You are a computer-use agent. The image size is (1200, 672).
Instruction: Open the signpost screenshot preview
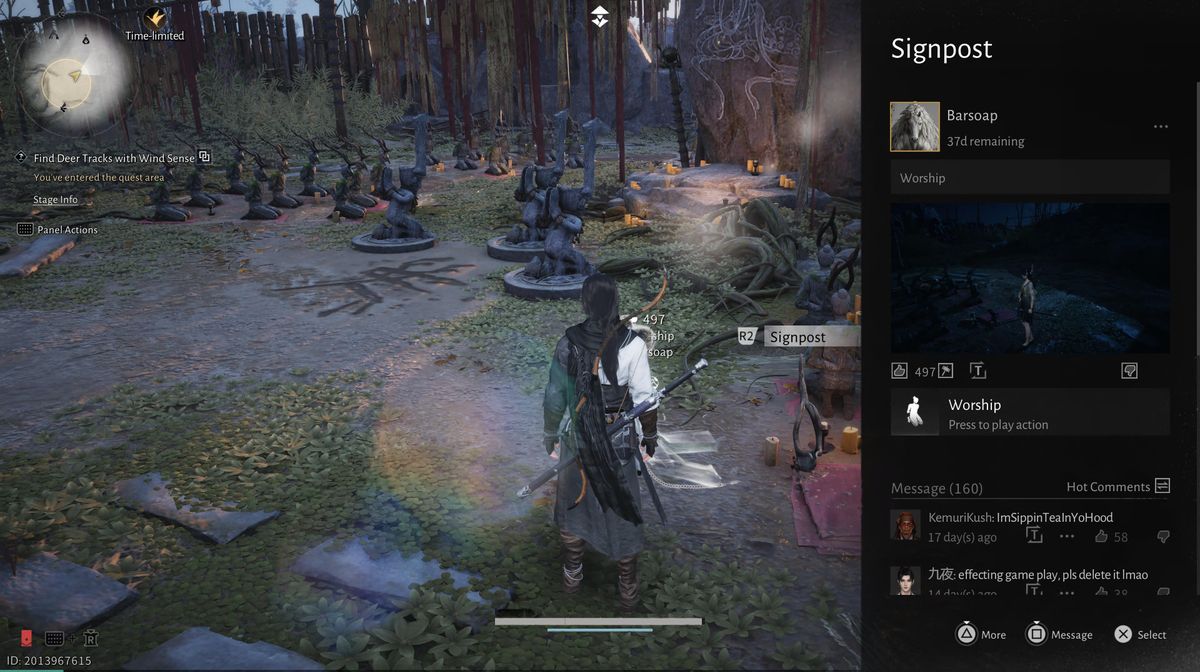coord(1030,278)
